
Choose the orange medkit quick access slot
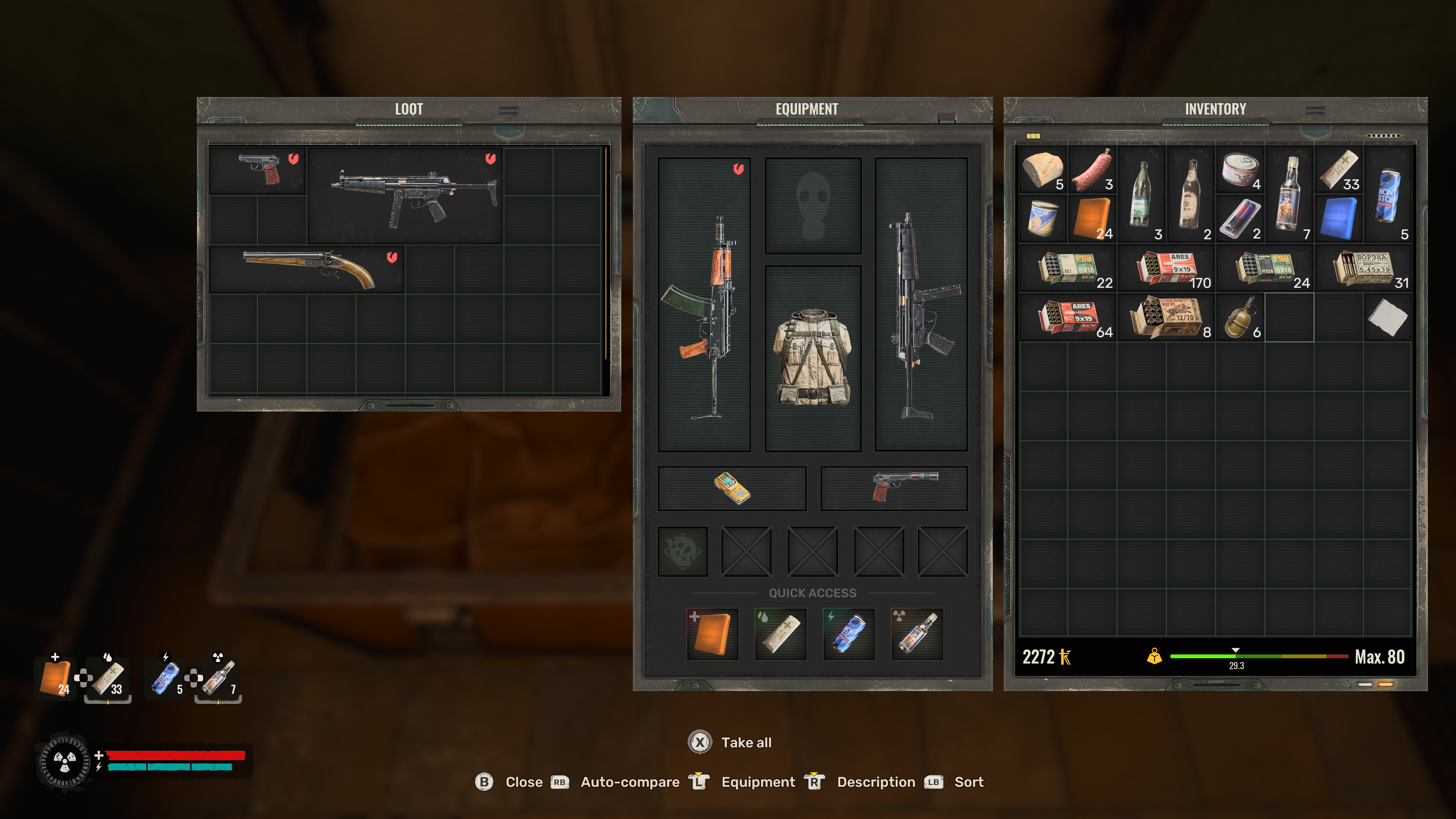[712, 634]
